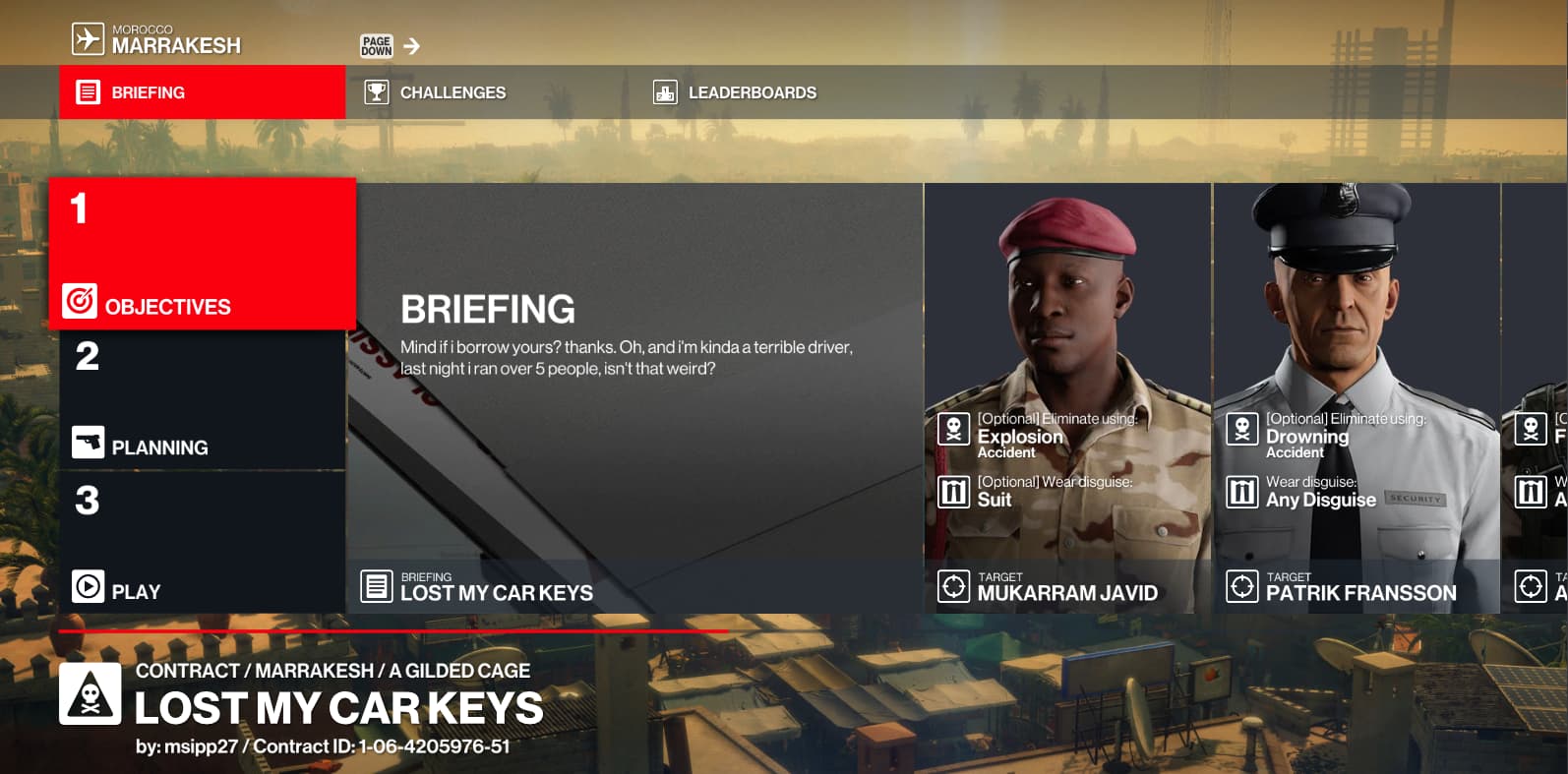Choose the Patrik Fransson target card
Image resolution: width=1568 pixels, height=774 pixels.
tap(1357, 398)
